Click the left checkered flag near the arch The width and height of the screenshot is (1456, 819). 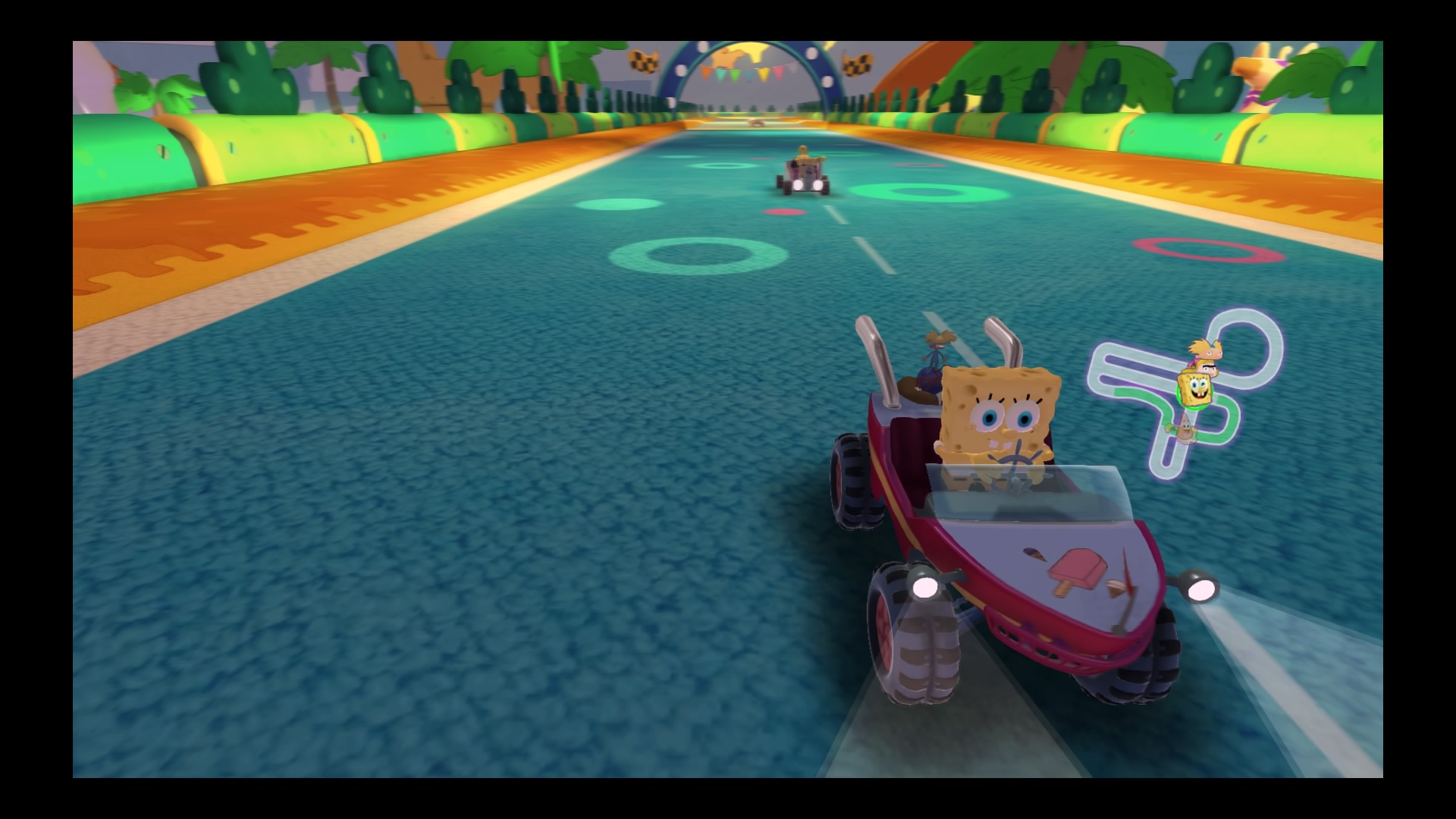643,59
